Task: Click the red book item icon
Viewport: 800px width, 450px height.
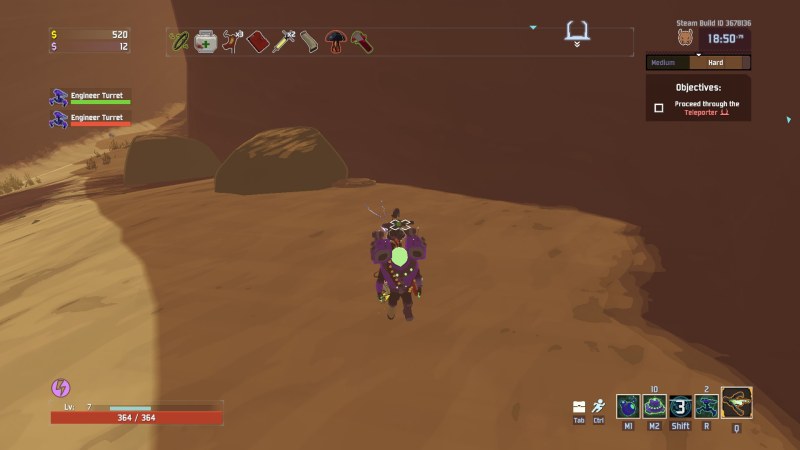Action: point(258,42)
